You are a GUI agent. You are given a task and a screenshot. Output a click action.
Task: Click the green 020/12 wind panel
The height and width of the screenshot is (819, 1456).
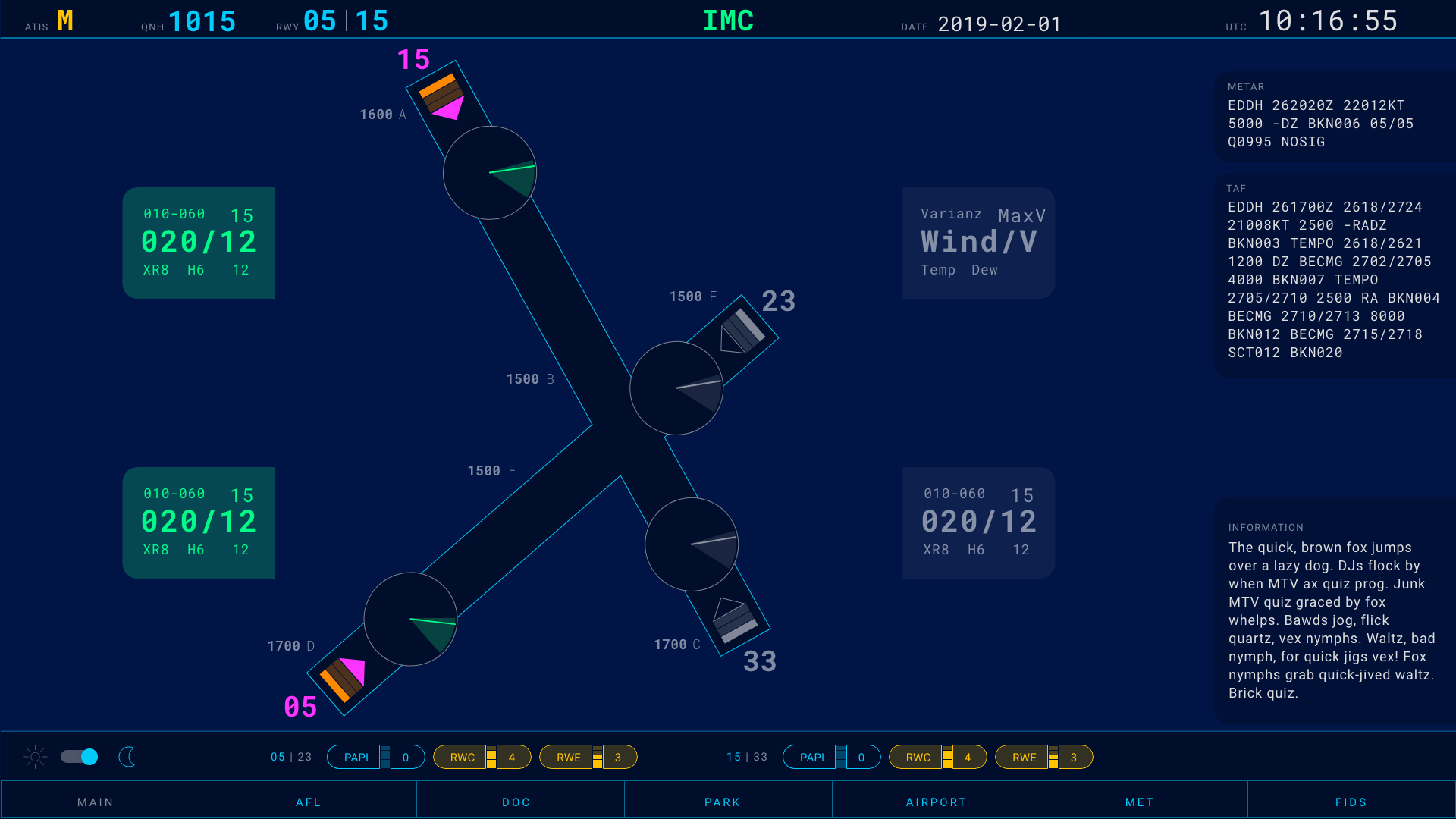[198, 243]
